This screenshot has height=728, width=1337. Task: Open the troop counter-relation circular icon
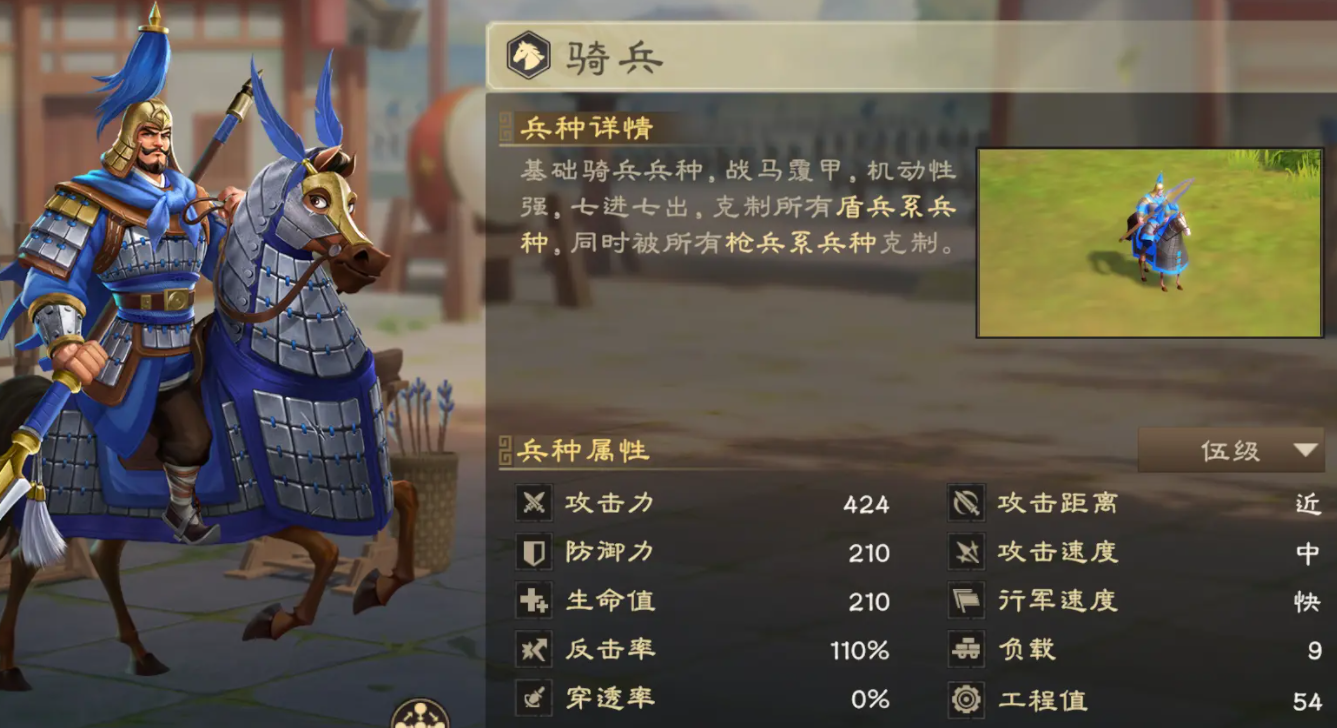420,715
